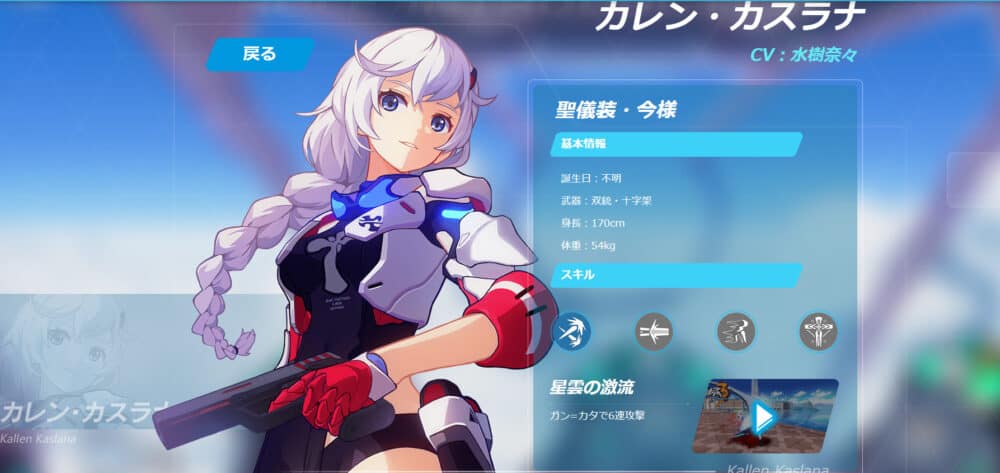Screen dimensions: 1000x473
Task: Select the highlighted blue slashing skill icon
Action: click(571, 331)
